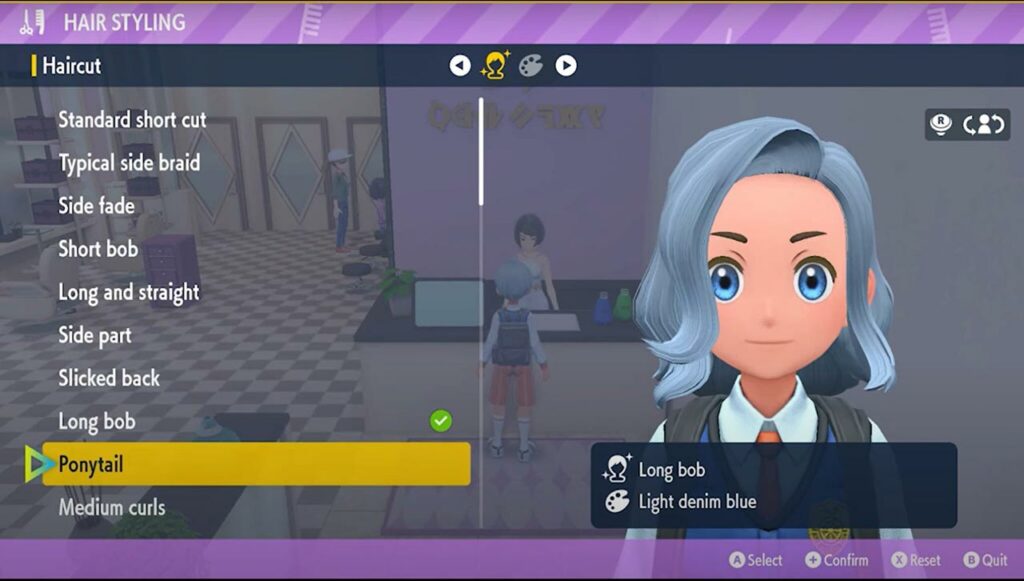Choose Long and straight hair
The width and height of the screenshot is (1024, 581).
coord(128,292)
